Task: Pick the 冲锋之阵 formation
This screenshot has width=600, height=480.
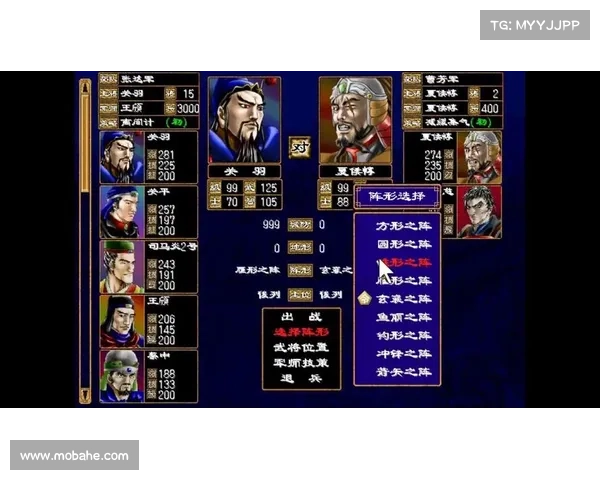Action: (404, 353)
